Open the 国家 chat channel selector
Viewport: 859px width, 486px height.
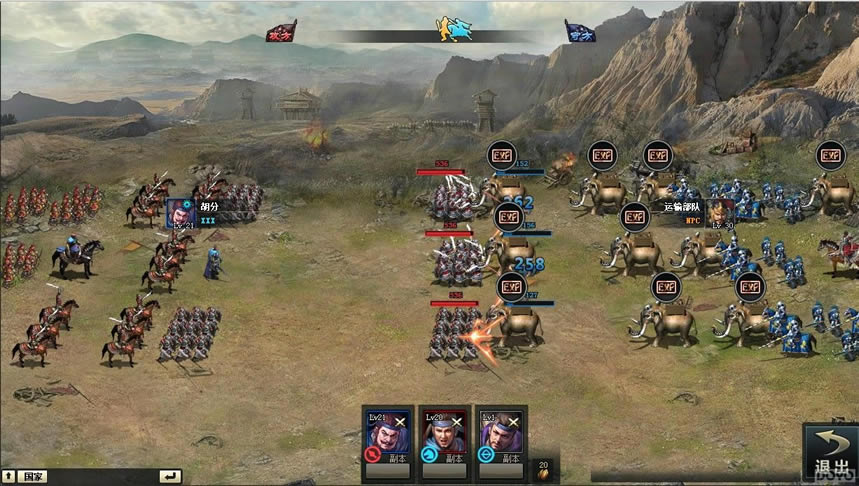click(x=33, y=476)
